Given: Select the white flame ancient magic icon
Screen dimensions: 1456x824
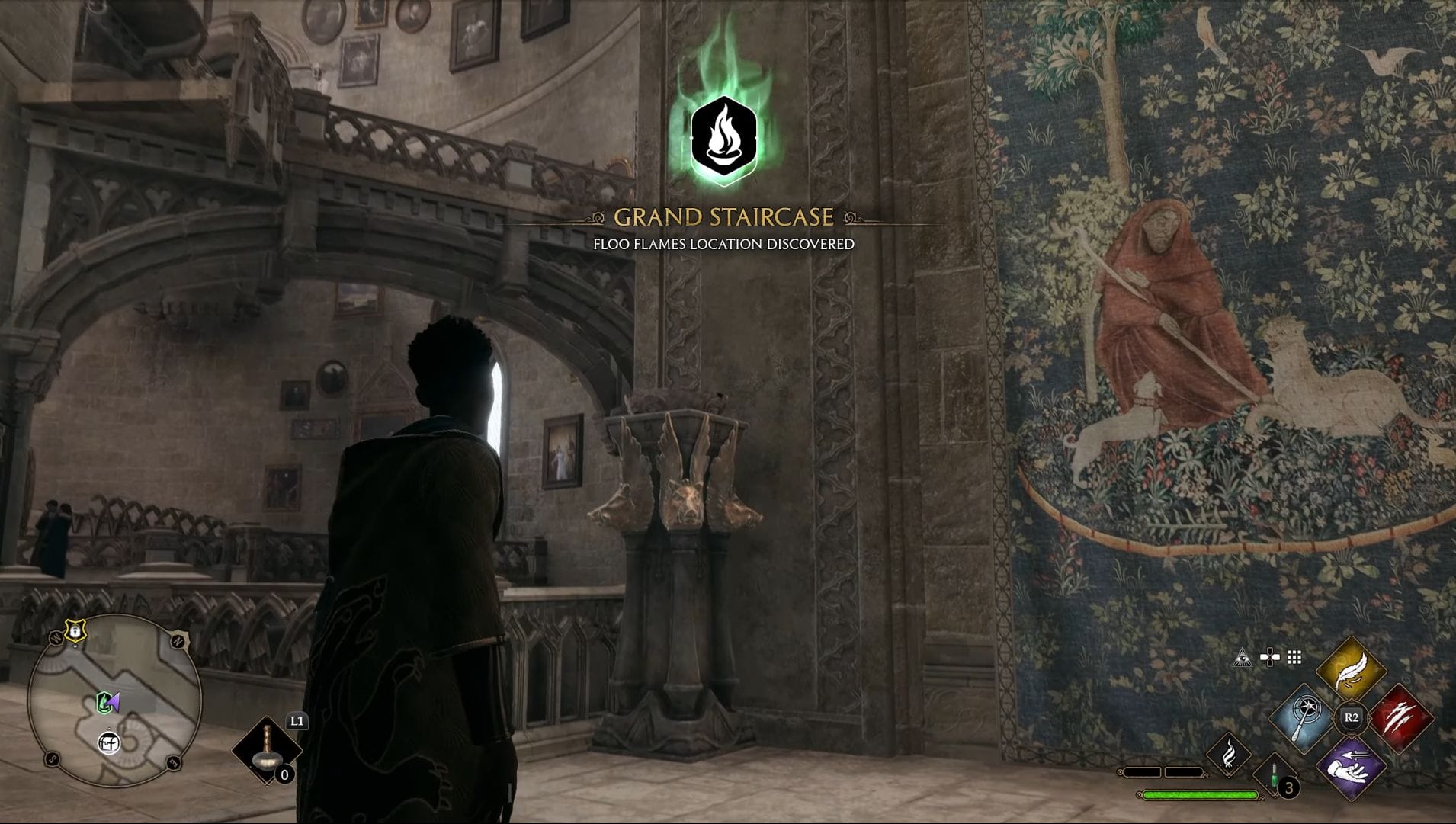Looking at the screenshot, I should pos(1229,754).
